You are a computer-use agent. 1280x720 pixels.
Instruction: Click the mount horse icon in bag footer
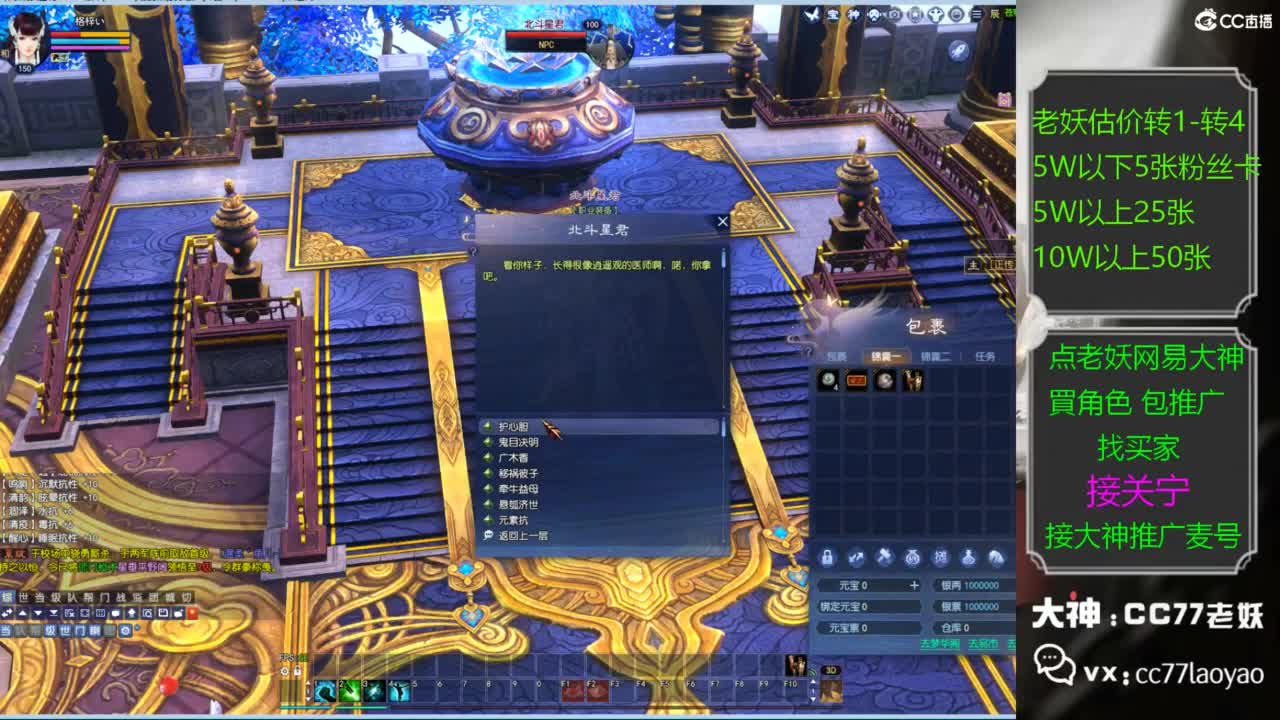click(996, 560)
